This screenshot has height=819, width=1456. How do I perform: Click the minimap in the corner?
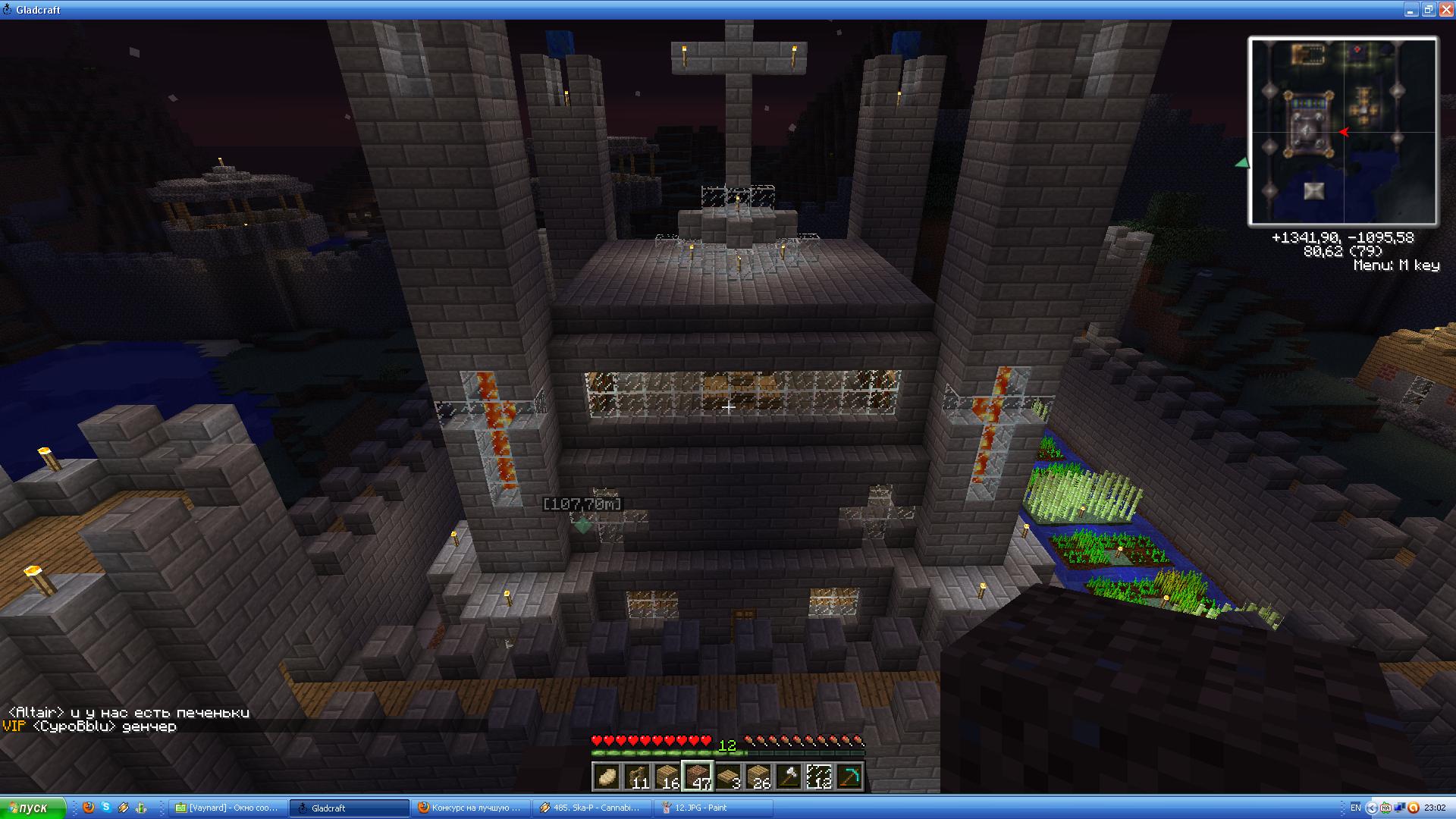point(1342,131)
